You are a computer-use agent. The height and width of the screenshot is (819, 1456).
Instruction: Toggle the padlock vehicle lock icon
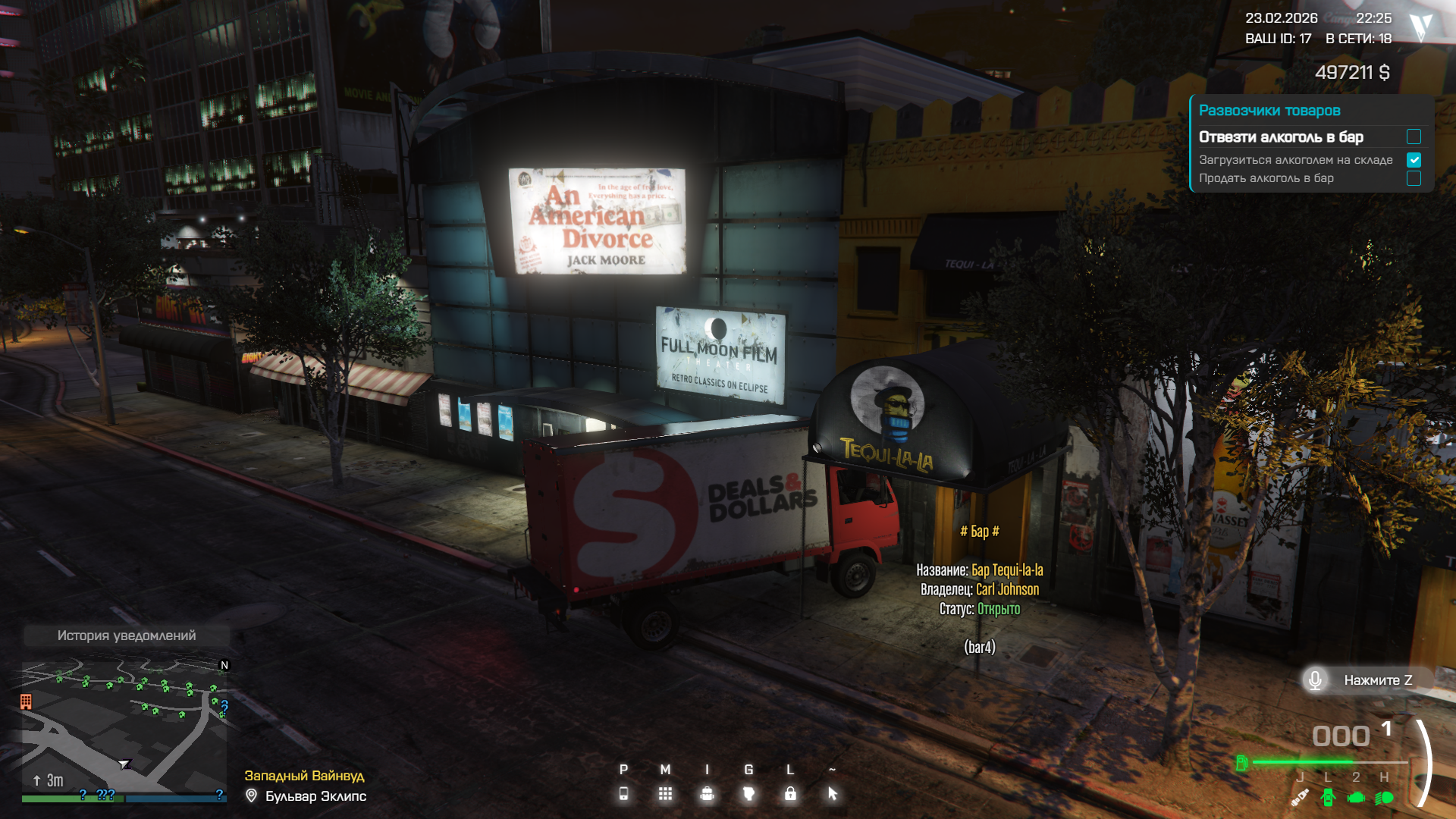[x=790, y=793]
